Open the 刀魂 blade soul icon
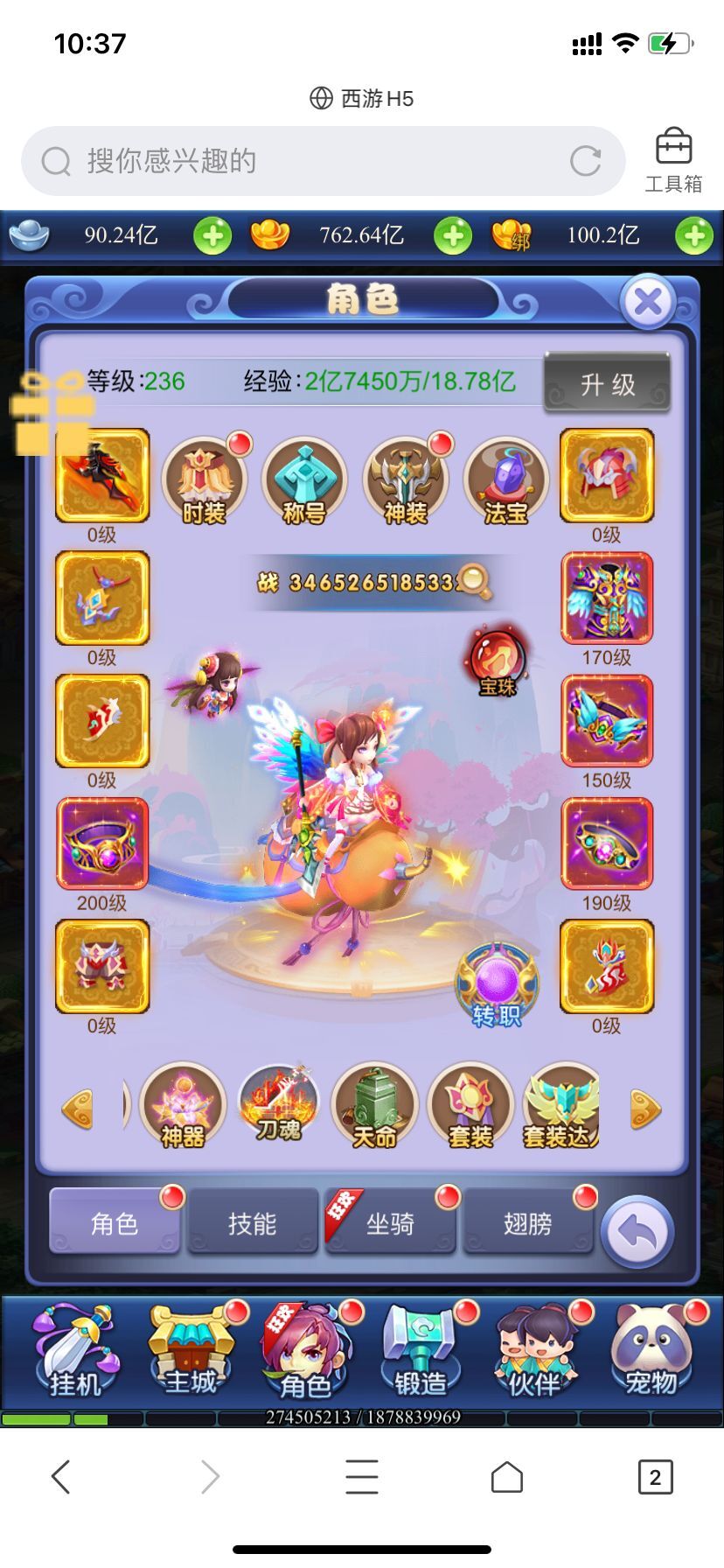This screenshot has height=1568, width=724. tap(279, 1102)
